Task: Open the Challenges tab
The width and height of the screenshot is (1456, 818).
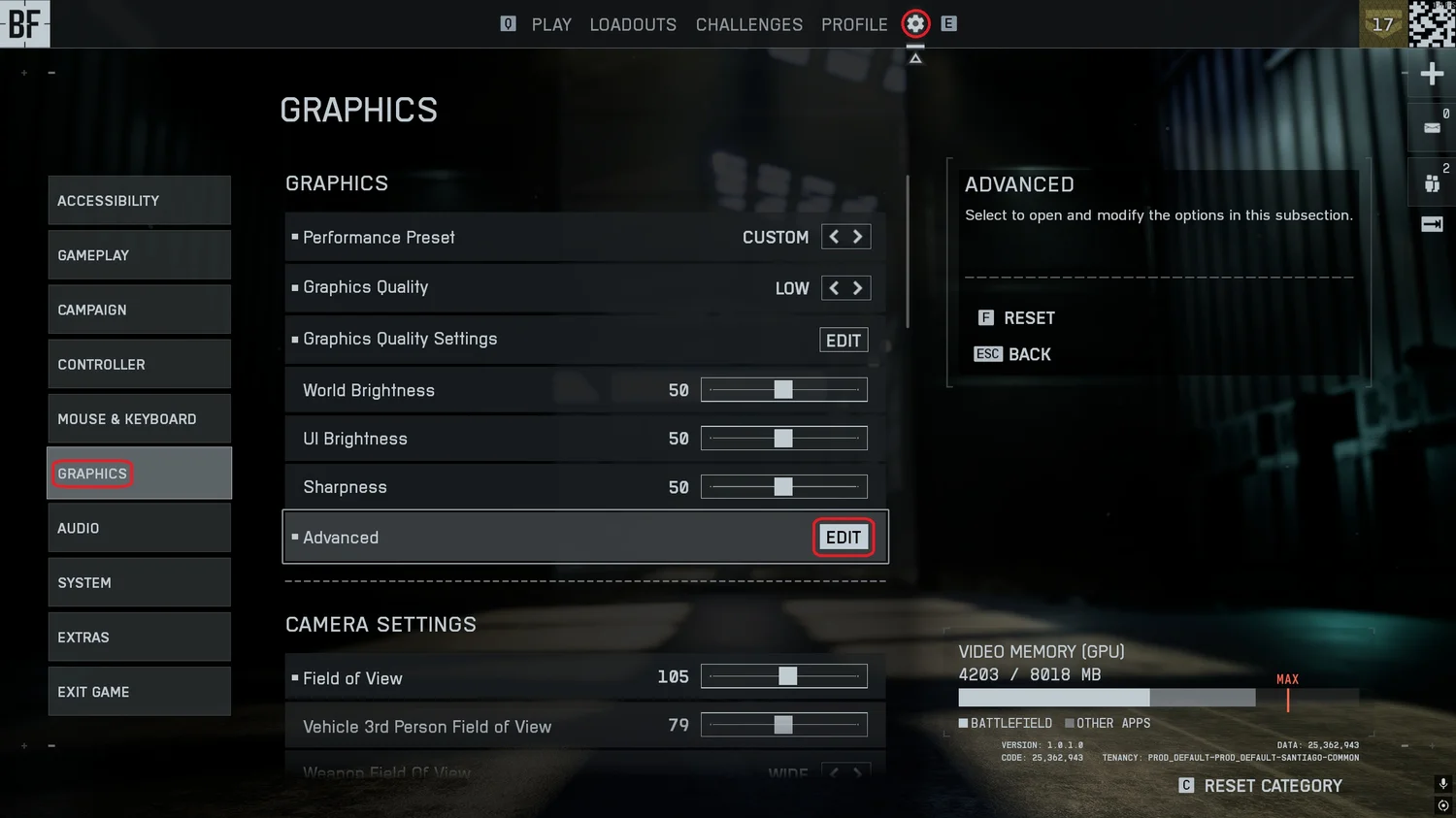Action: [x=749, y=24]
